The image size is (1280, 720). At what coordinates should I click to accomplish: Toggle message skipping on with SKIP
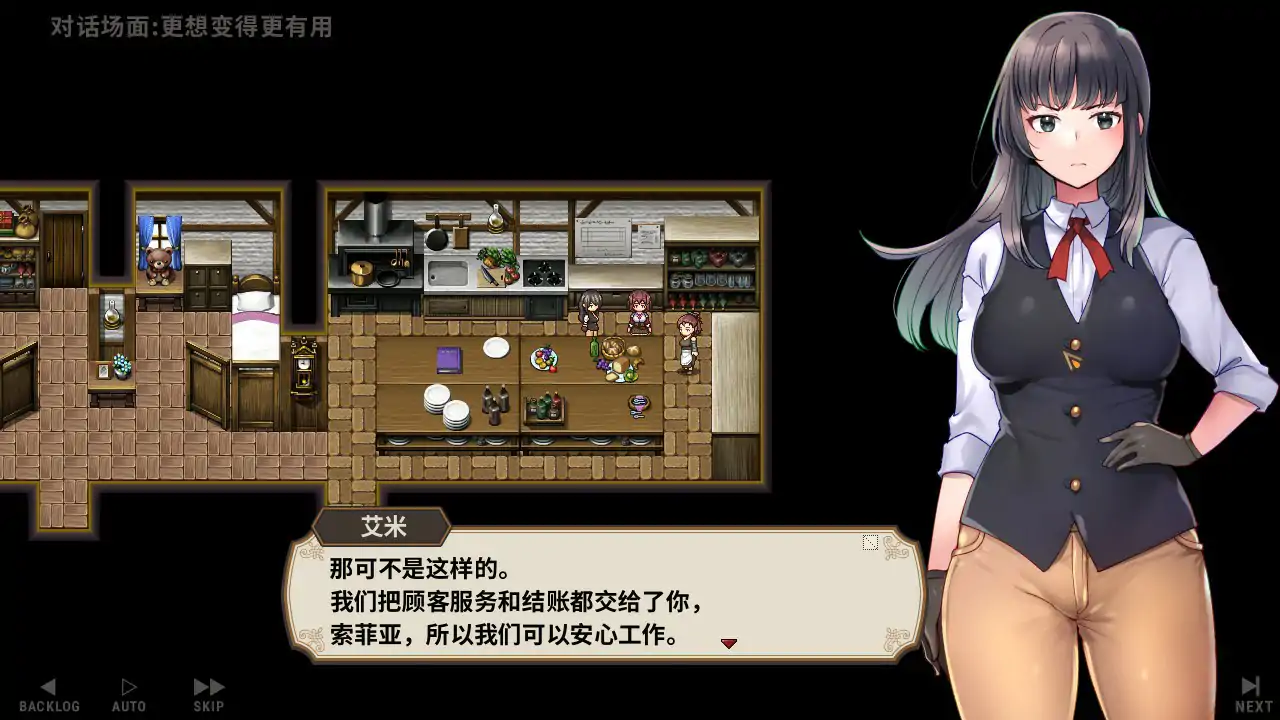click(208, 690)
